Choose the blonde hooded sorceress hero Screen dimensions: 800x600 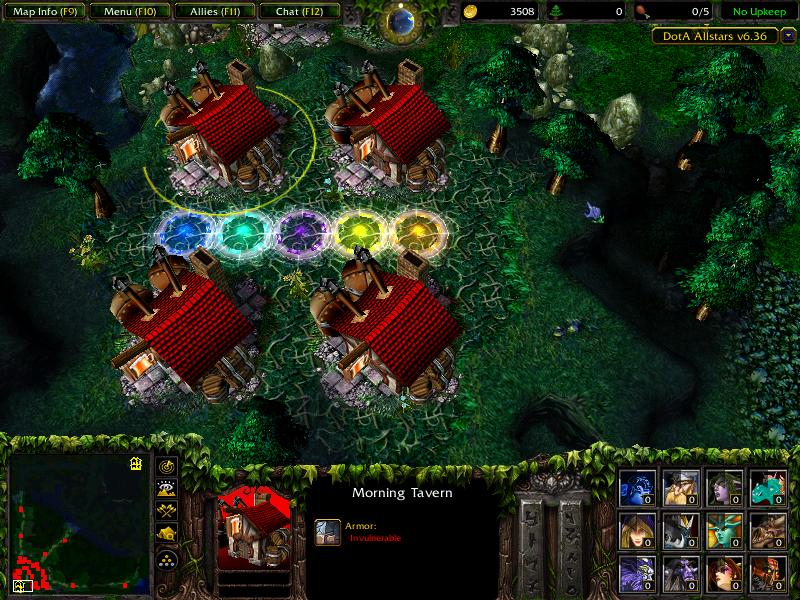point(637,531)
